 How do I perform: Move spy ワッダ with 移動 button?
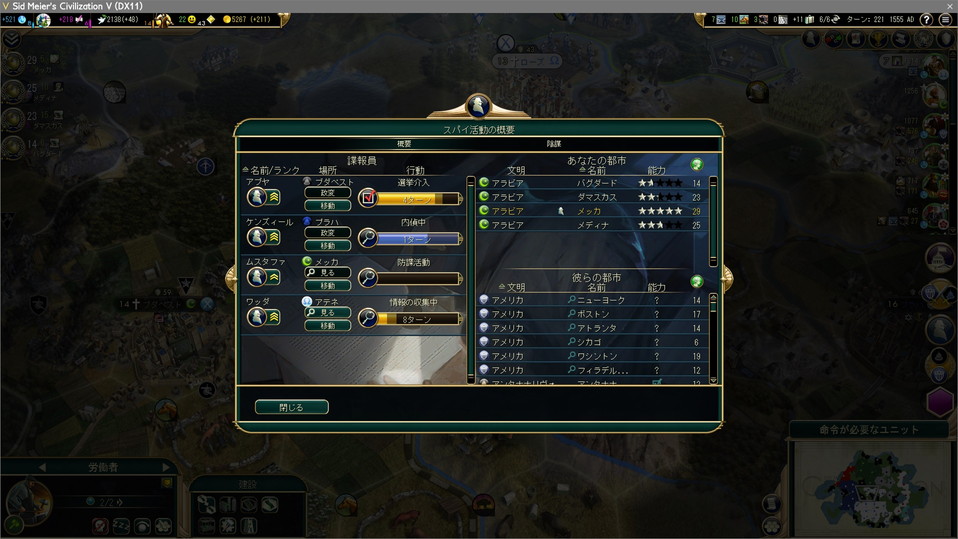click(x=328, y=325)
